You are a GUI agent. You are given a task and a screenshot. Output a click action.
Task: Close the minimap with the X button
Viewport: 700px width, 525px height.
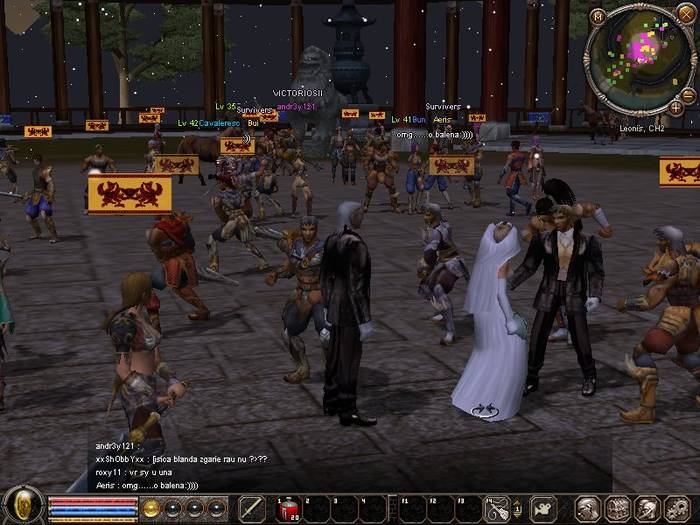click(686, 15)
